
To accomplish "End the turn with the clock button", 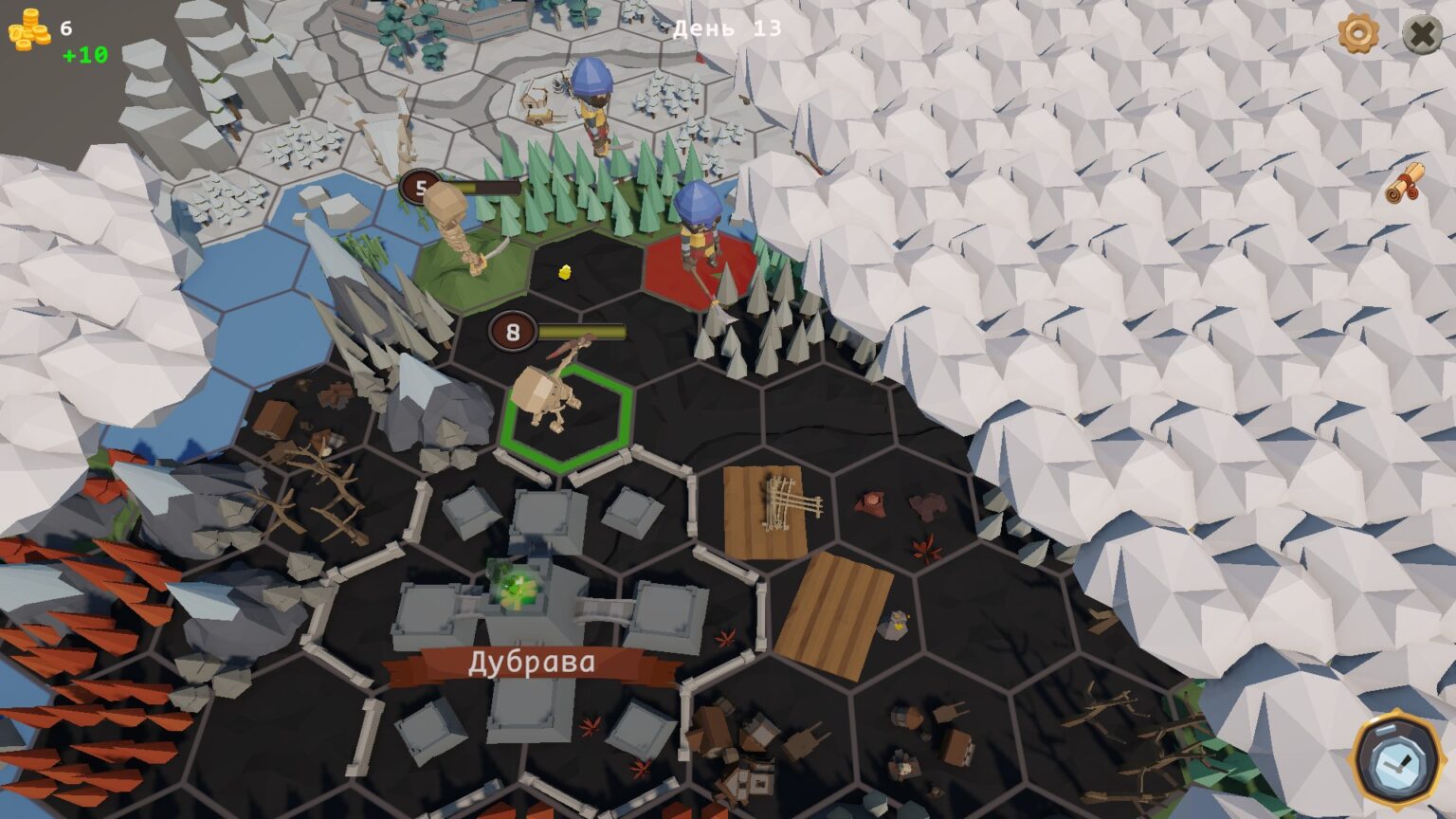I will 1396,759.
